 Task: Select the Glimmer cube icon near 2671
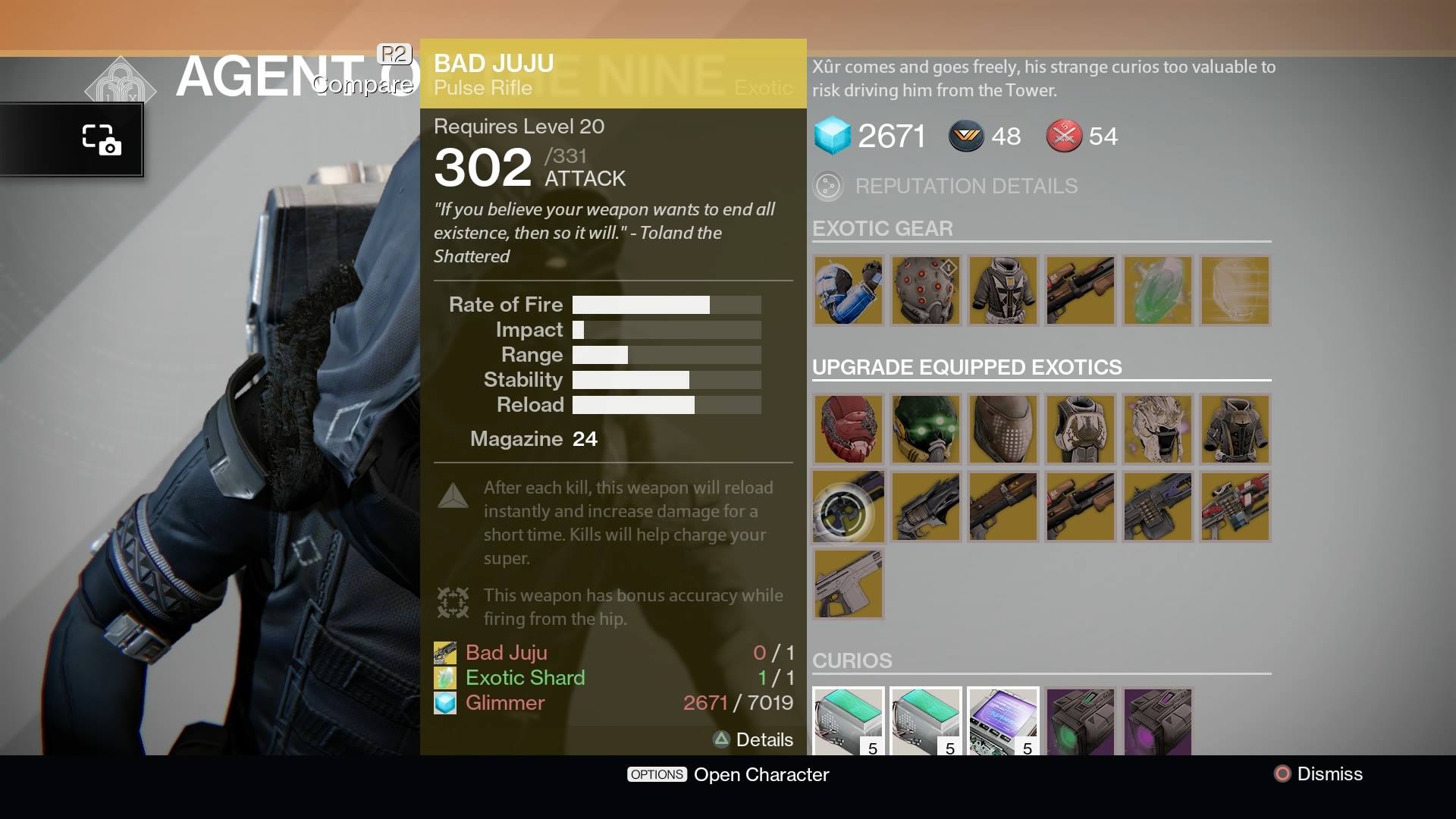833,136
